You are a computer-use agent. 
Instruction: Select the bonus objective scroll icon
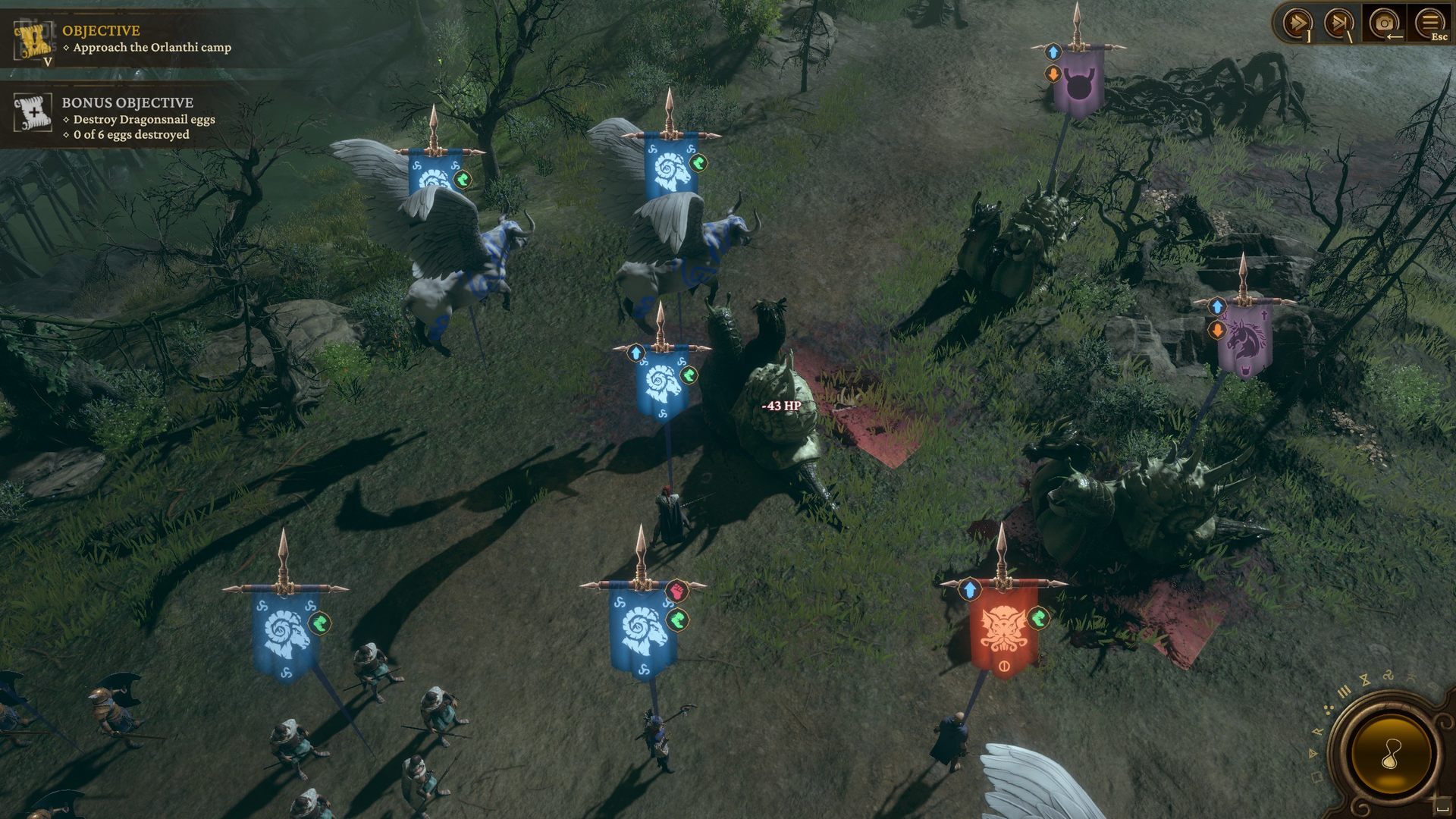point(33,112)
